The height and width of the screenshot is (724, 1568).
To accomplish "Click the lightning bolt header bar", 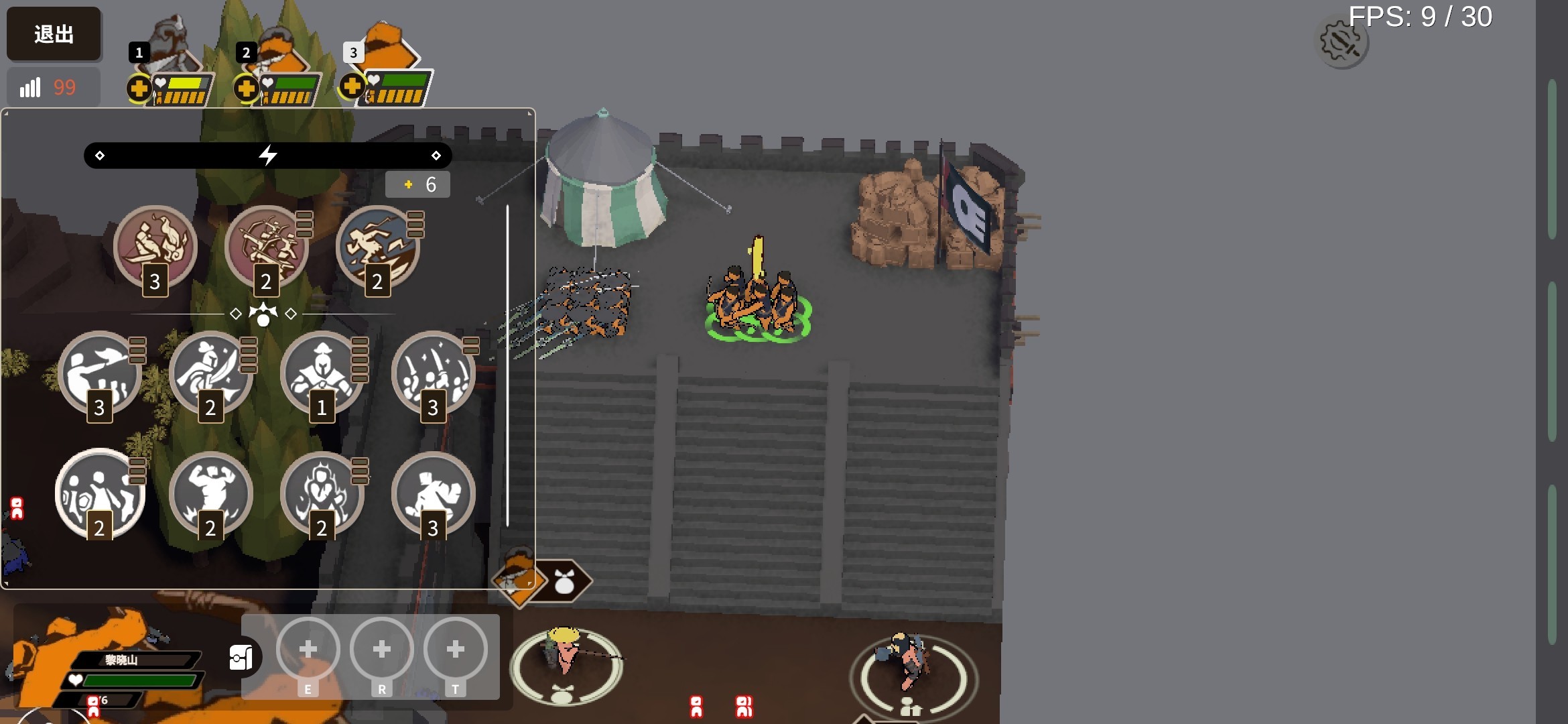I will point(267,156).
